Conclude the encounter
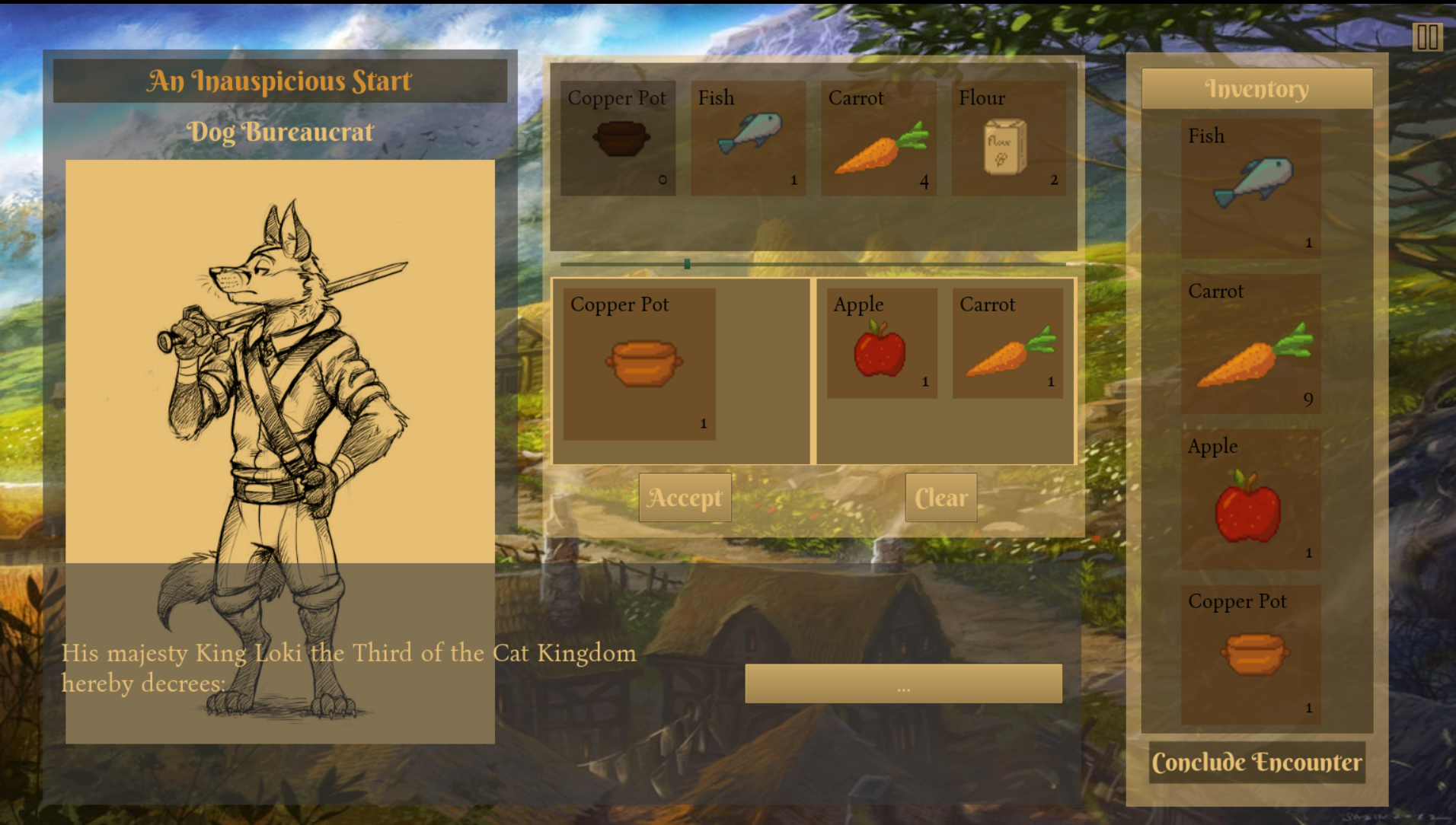Screen dimensions: 1456x825 [x=1256, y=763]
